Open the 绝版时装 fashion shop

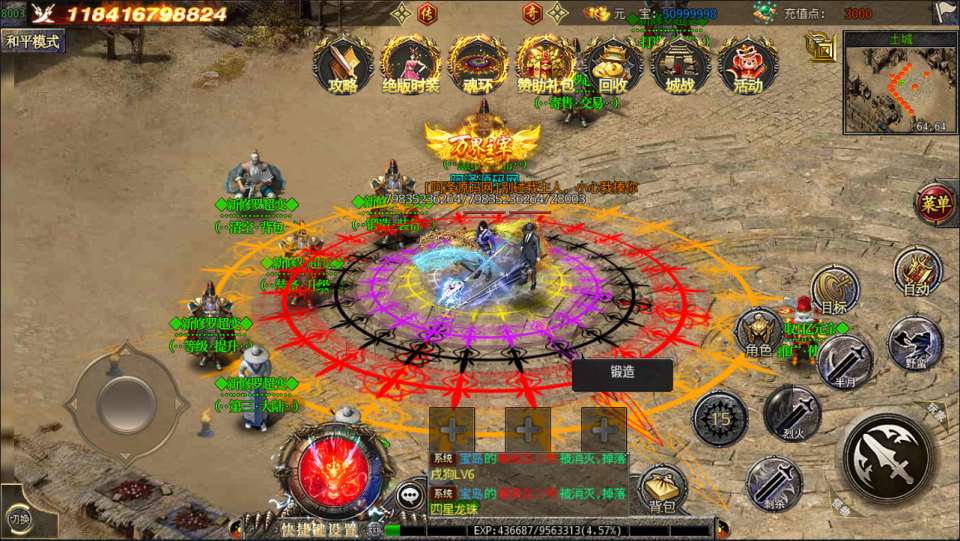[x=411, y=65]
